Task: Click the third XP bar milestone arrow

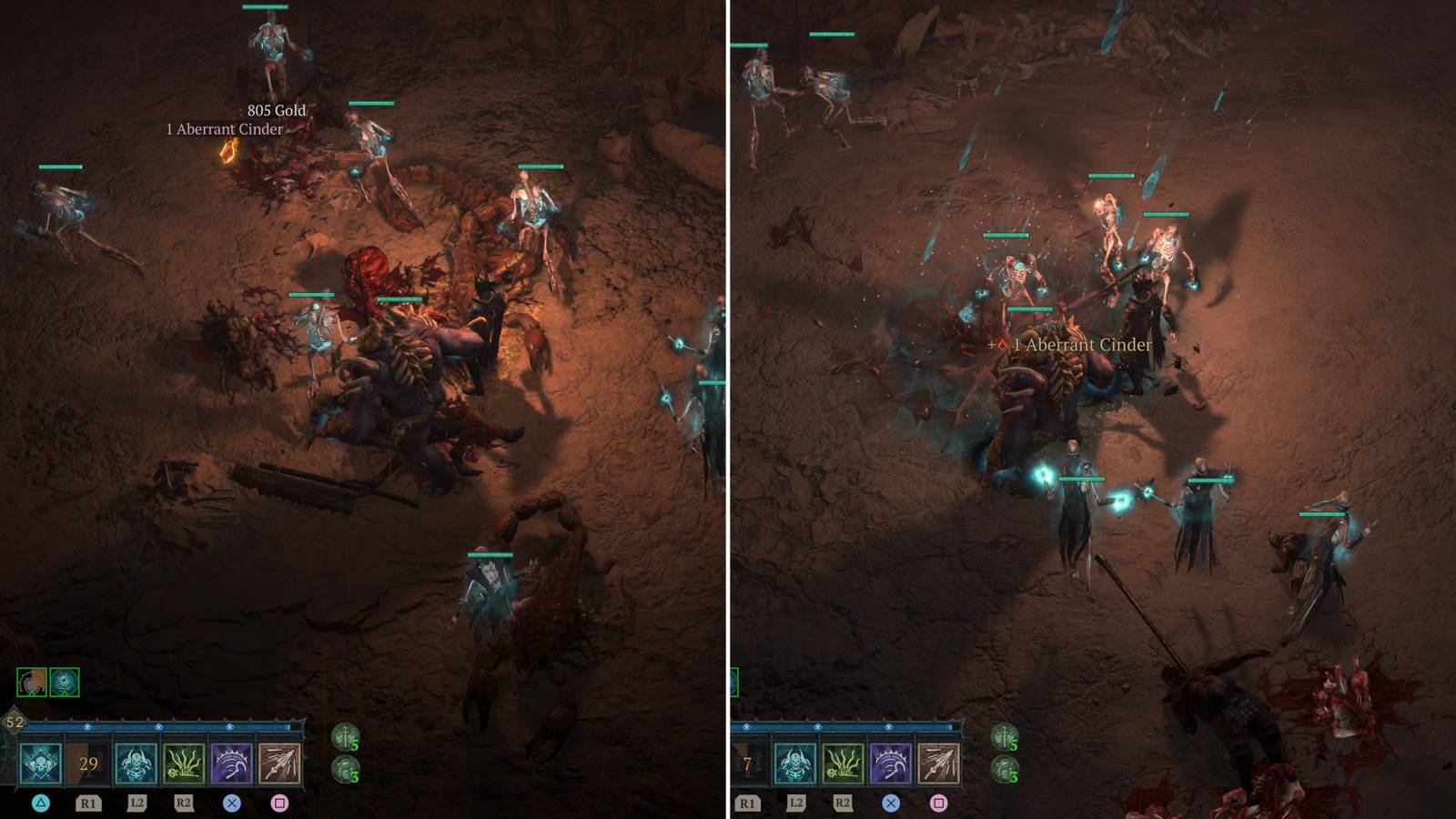Action: point(229,725)
